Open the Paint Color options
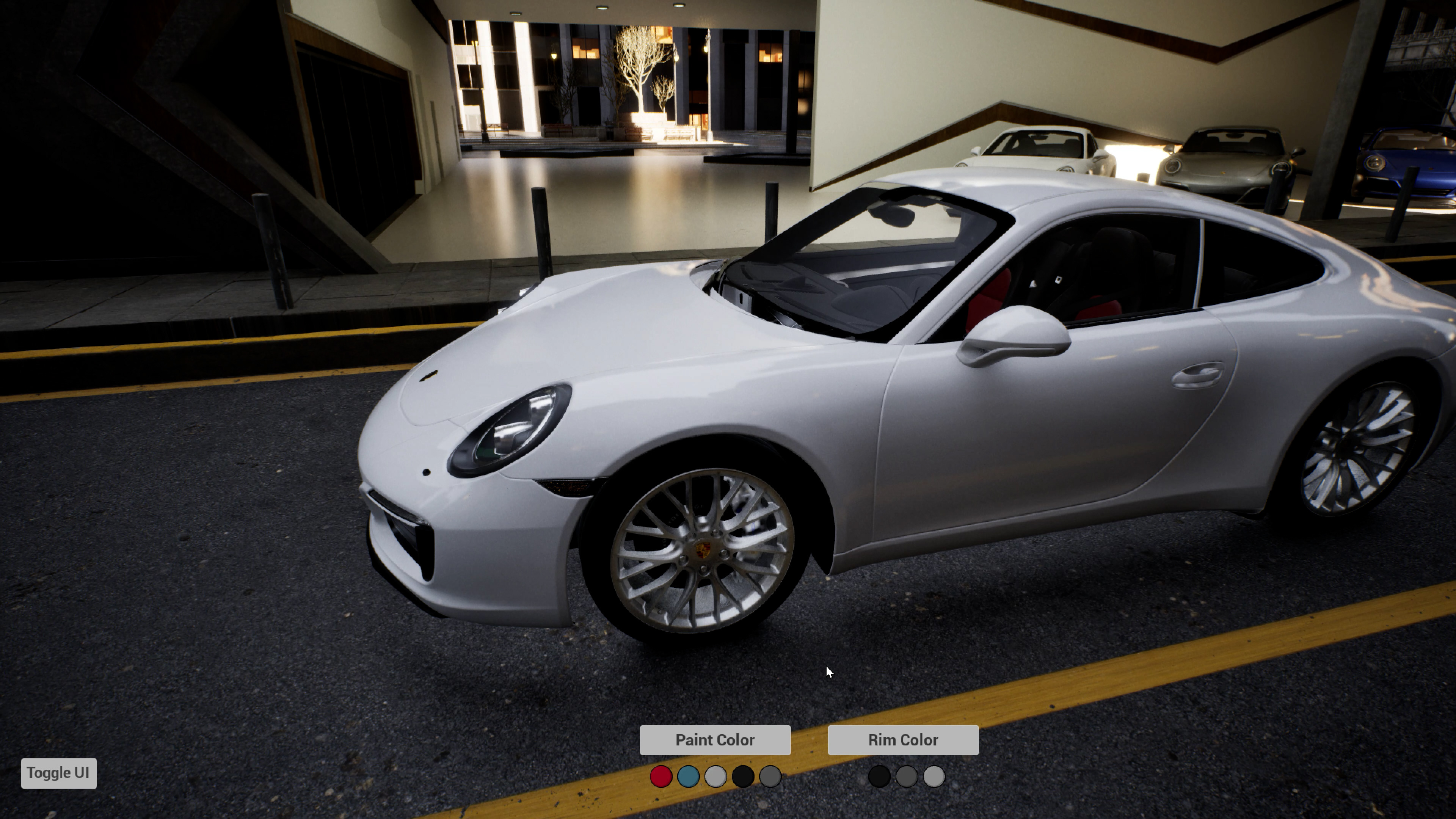The width and height of the screenshot is (1456, 819). 715,740
